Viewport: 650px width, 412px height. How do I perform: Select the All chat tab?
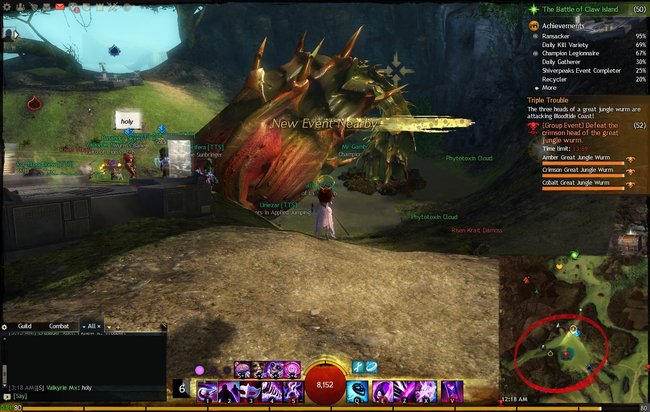pyautogui.click(x=92, y=326)
